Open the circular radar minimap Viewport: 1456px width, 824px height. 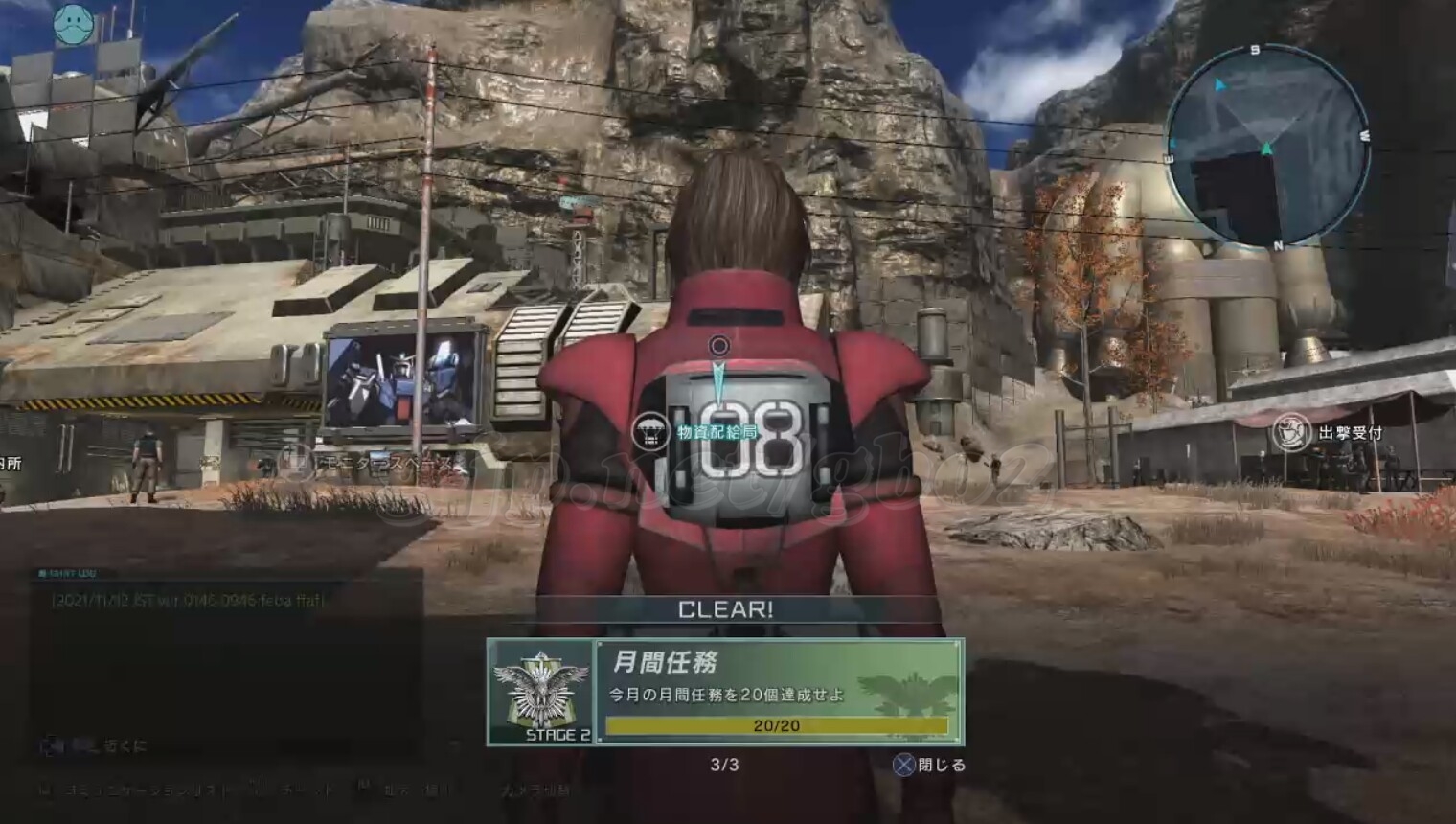click(x=1266, y=147)
